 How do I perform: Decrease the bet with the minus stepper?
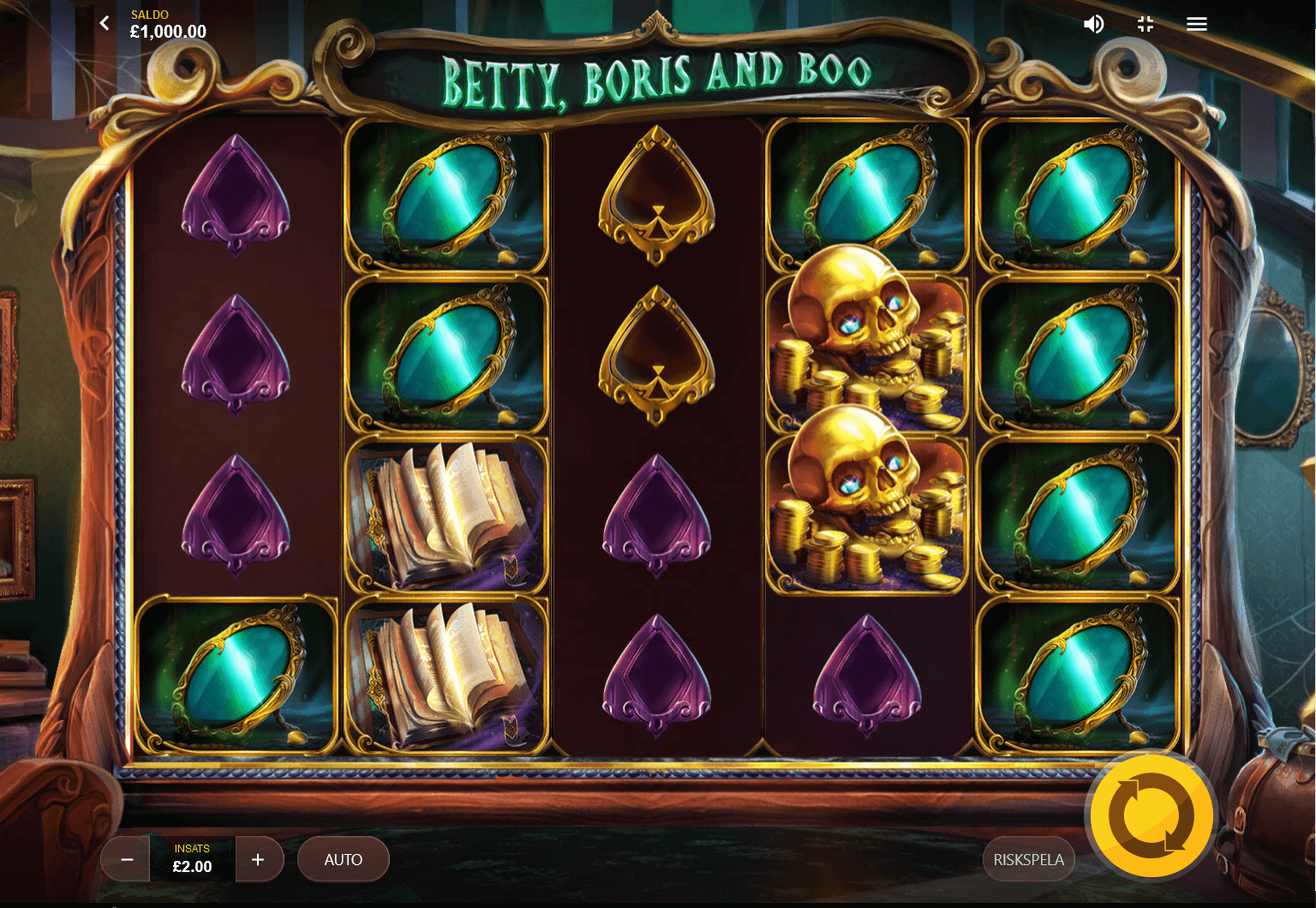[x=125, y=859]
